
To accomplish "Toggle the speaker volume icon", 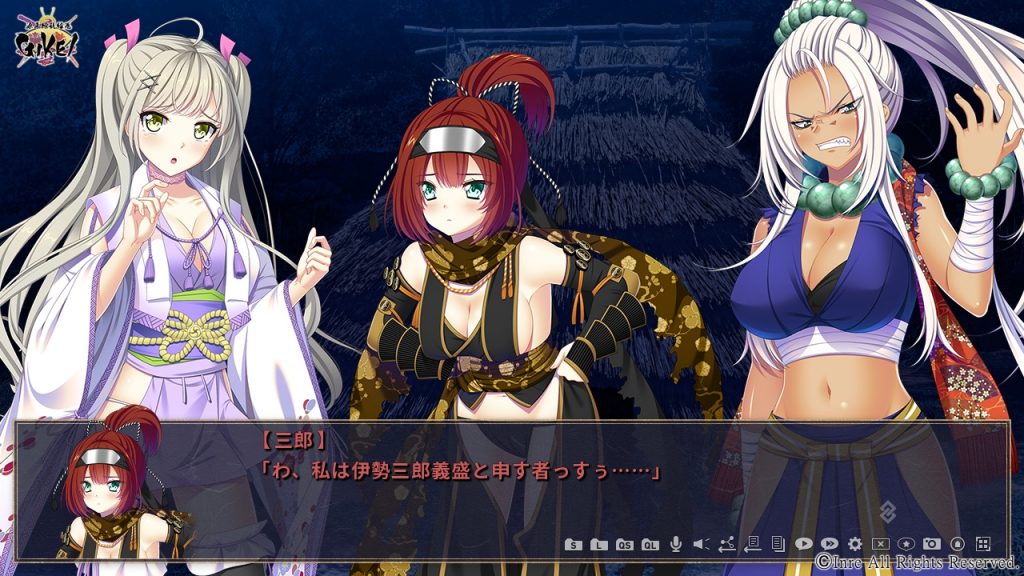I will [x=700, y=544].
